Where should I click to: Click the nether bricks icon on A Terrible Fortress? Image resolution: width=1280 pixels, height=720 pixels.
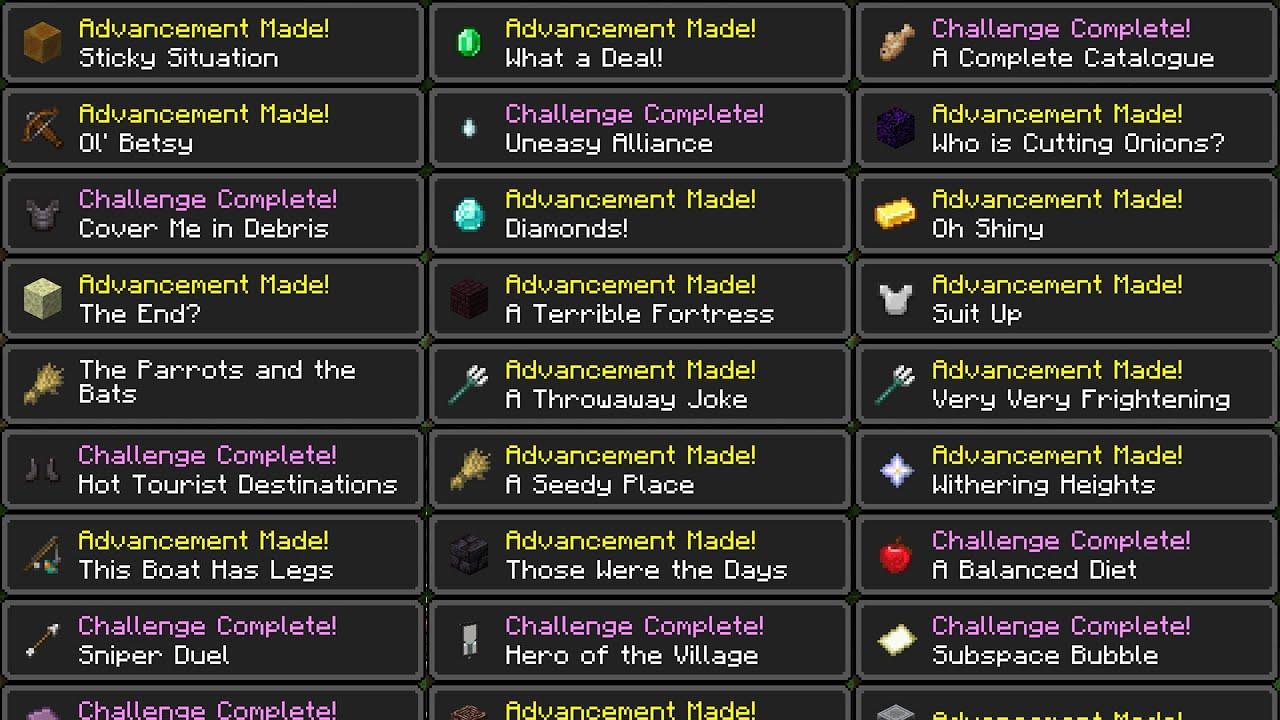point(469,298)
